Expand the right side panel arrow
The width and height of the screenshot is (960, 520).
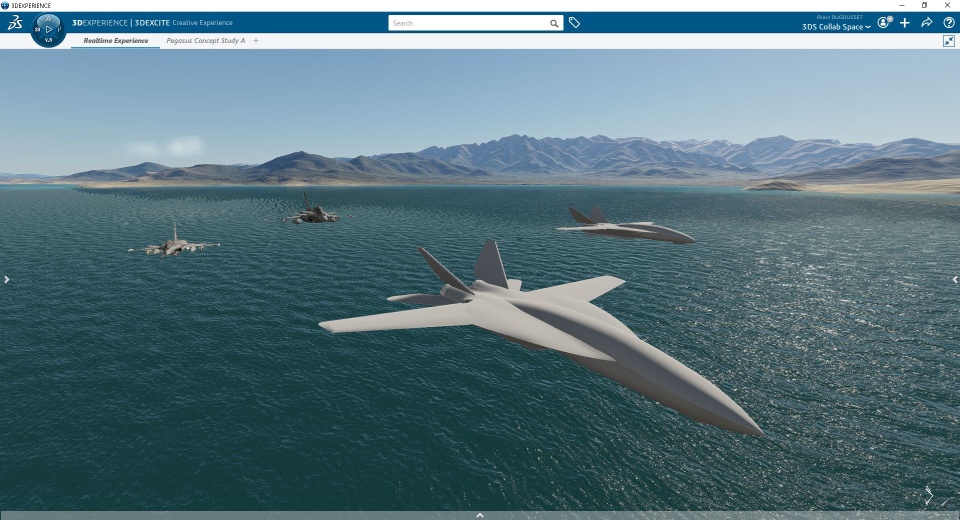pyautogui.click(x=954, y=280)
